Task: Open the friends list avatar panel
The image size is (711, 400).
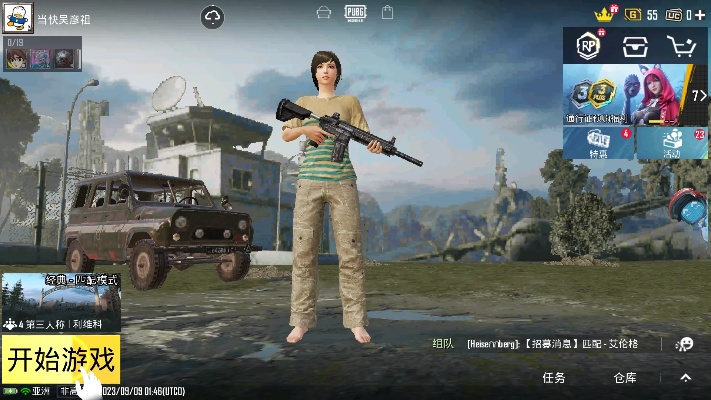Action: tap(42, 58)
